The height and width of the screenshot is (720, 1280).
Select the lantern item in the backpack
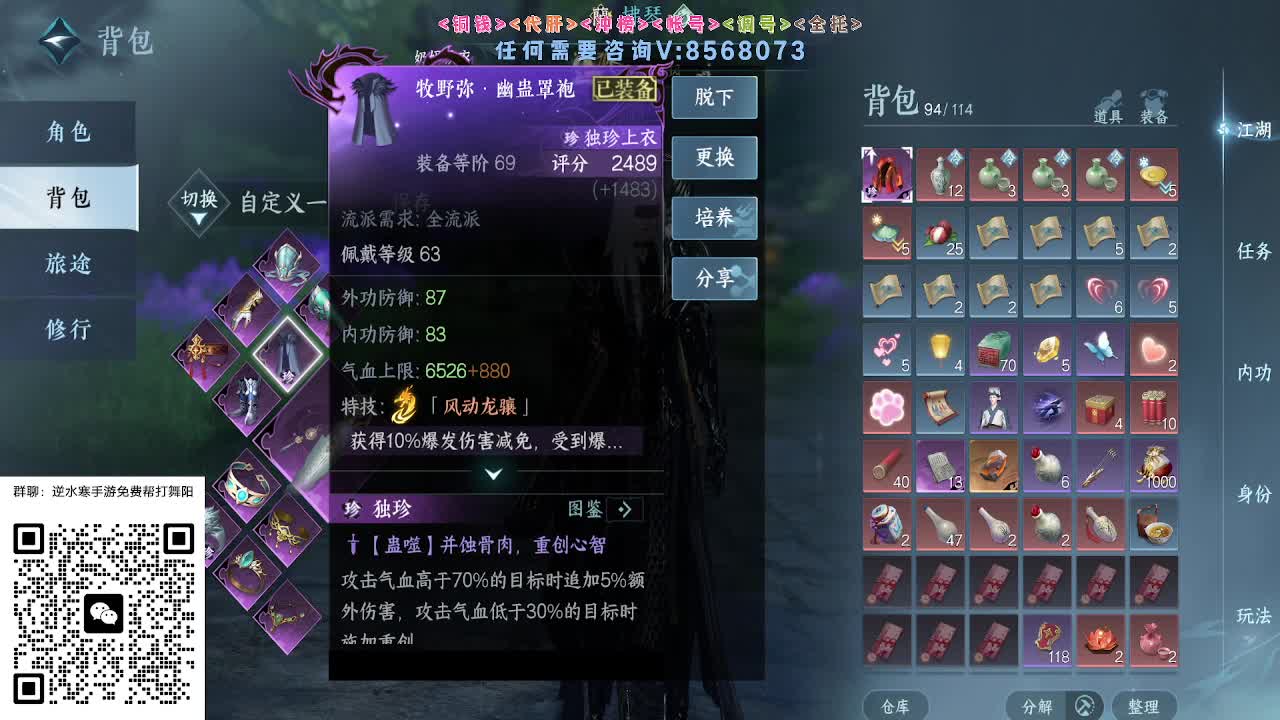coord(940,350)
